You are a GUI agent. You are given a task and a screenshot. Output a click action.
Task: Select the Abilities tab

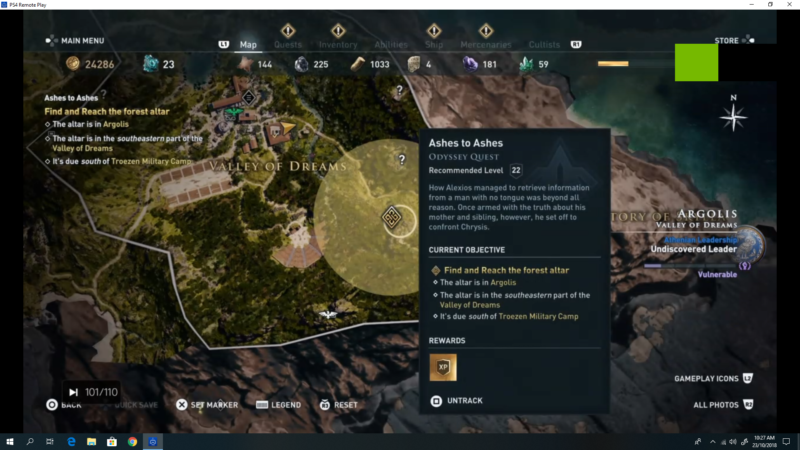click(391, 44)
